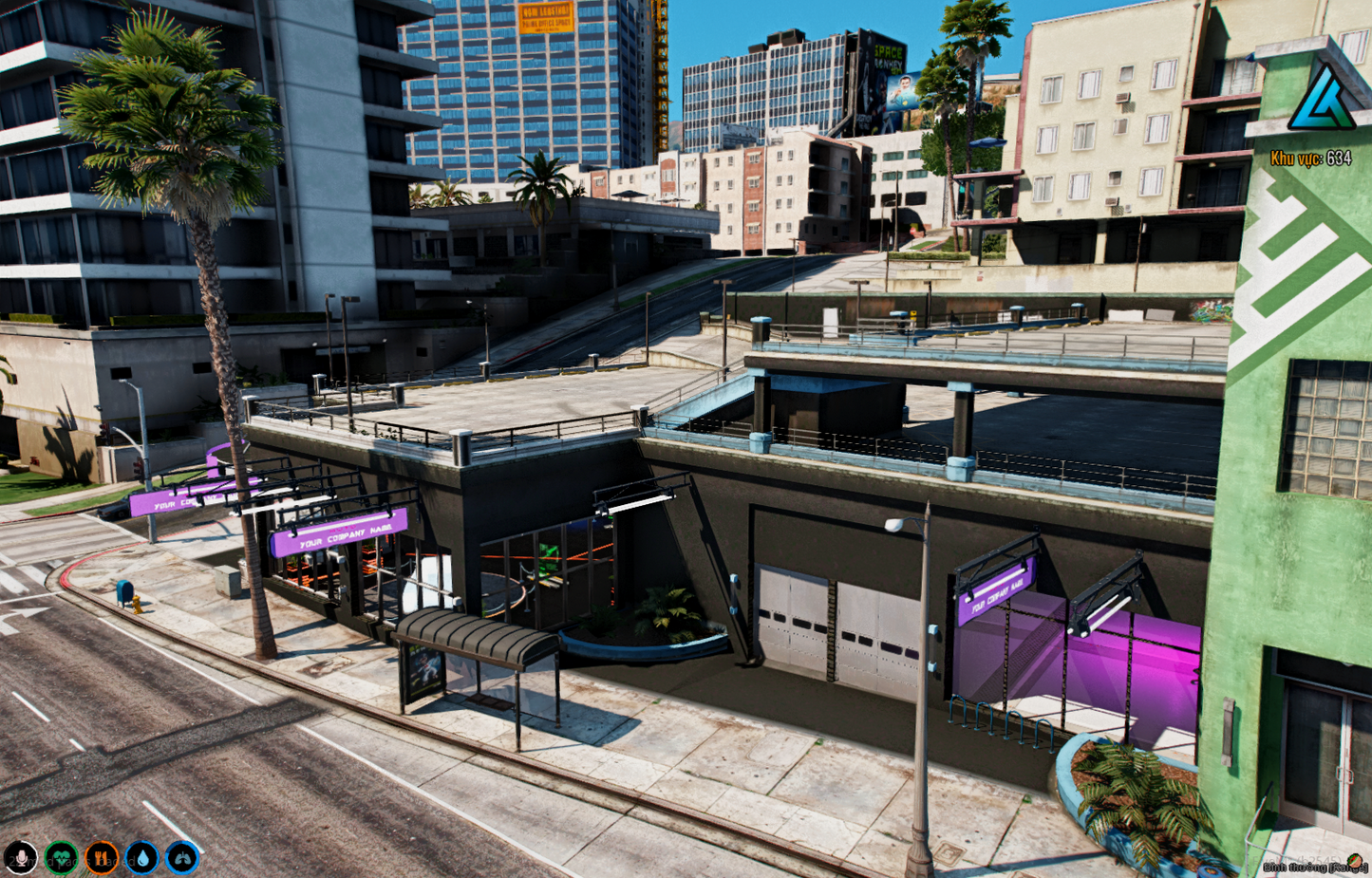This screenshot has height=878, width=1372.
Task: Select the green heart health icon
Action: pyautogui.click(x=61, y=858)
